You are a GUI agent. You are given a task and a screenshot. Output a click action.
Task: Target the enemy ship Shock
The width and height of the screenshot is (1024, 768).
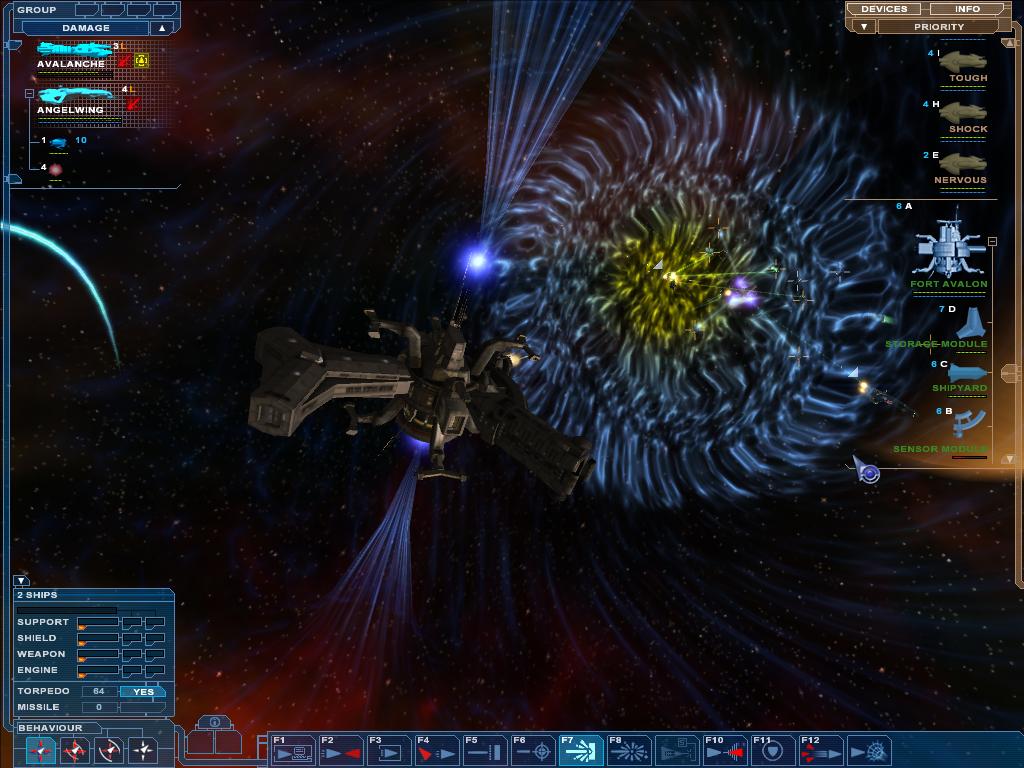963,114
